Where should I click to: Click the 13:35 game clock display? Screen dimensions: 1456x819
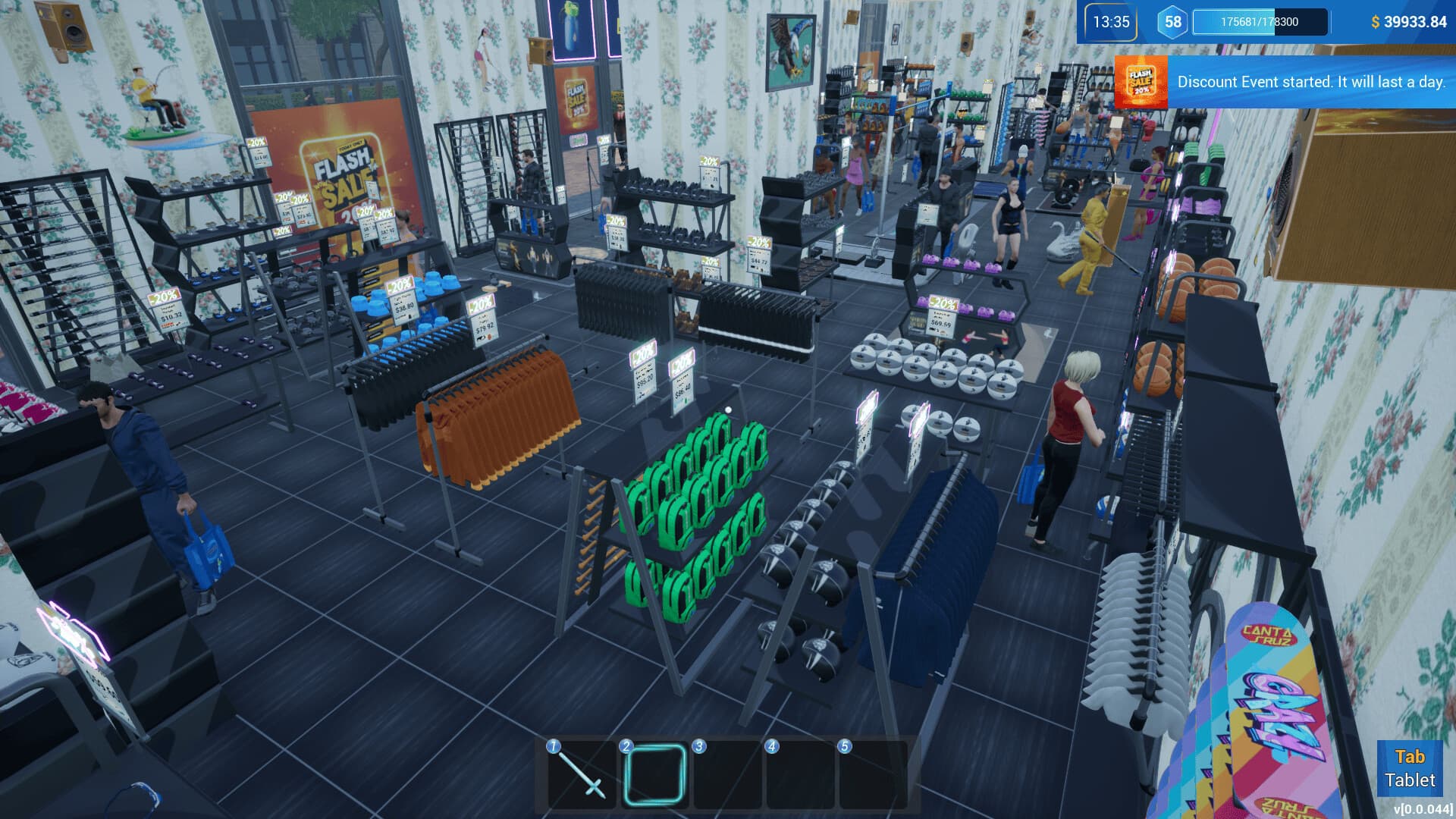[1111, 22]
